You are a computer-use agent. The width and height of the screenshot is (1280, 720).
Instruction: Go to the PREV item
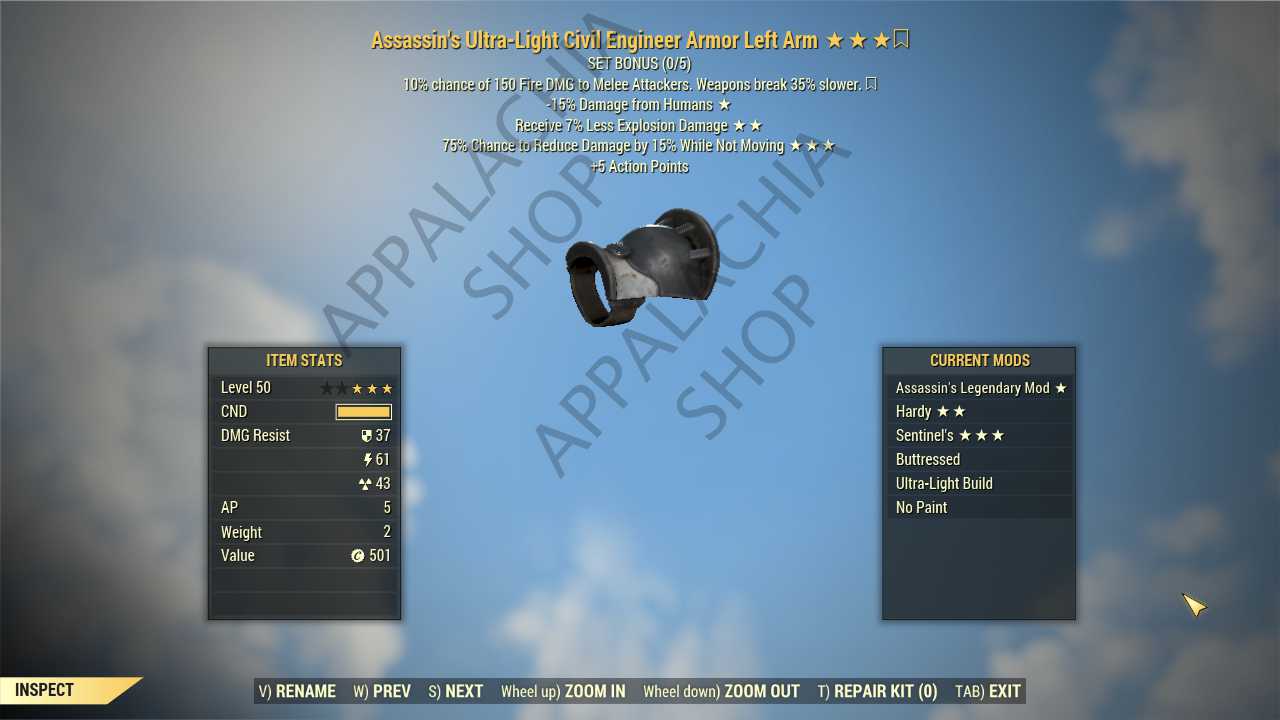point(382,691)
